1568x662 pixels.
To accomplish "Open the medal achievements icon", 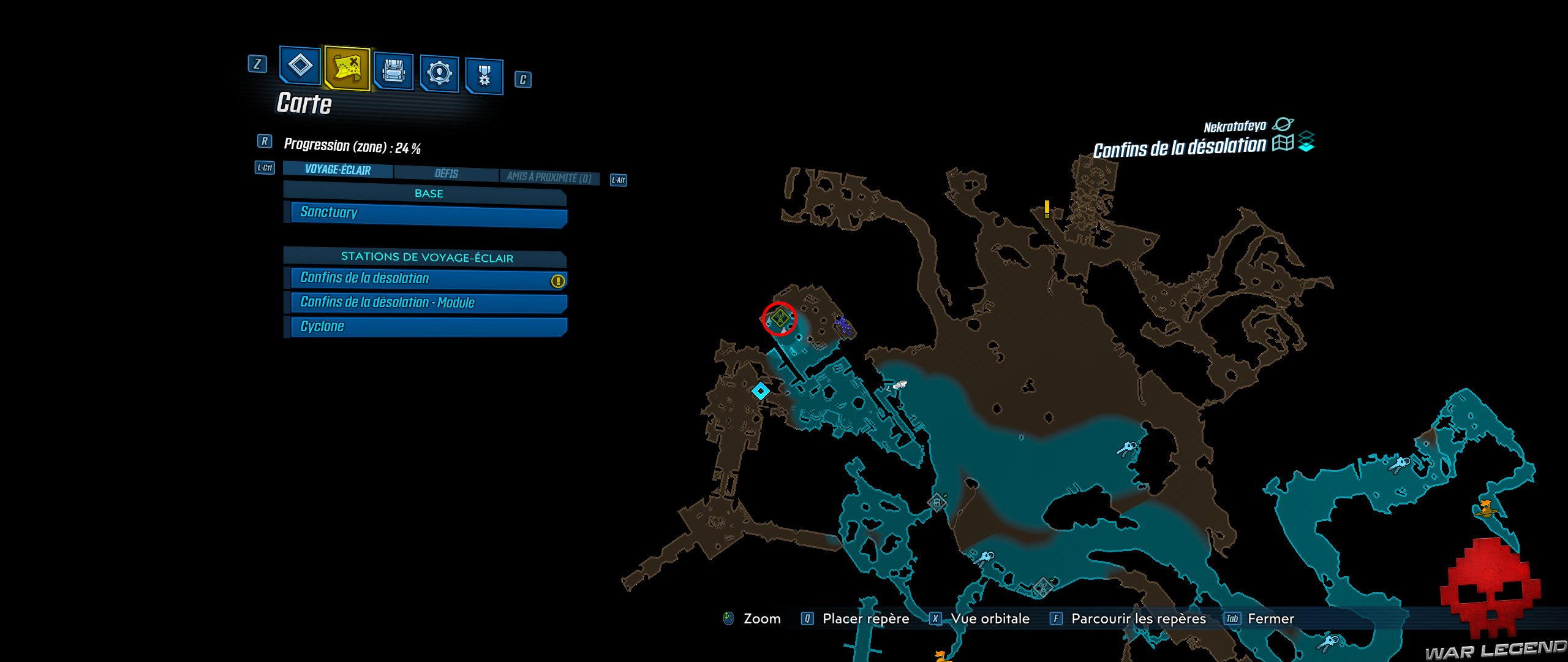I will tap(484, 75).
